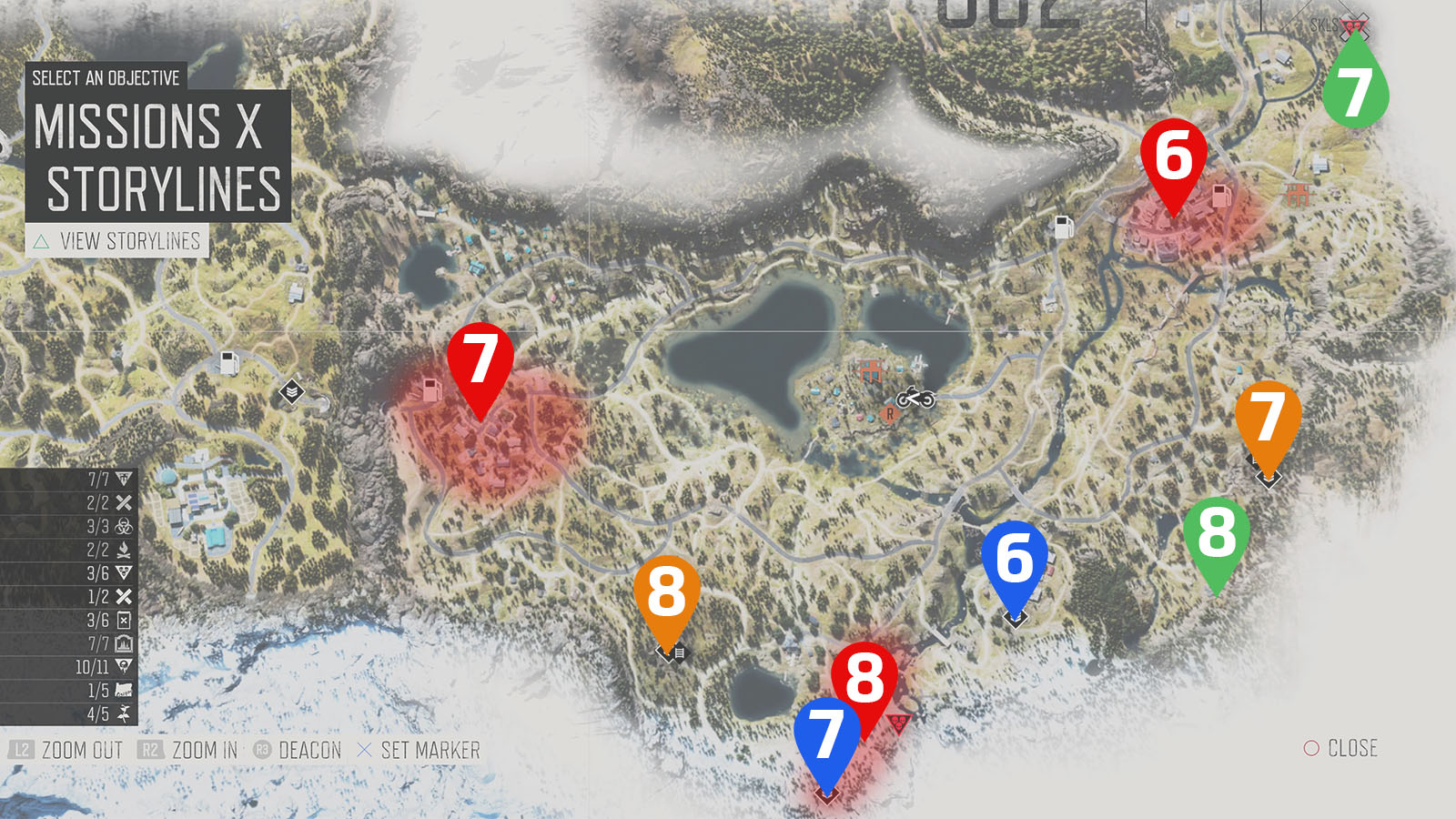
Task: Click the SET MARKER control
Action: (x=420, y=751)
